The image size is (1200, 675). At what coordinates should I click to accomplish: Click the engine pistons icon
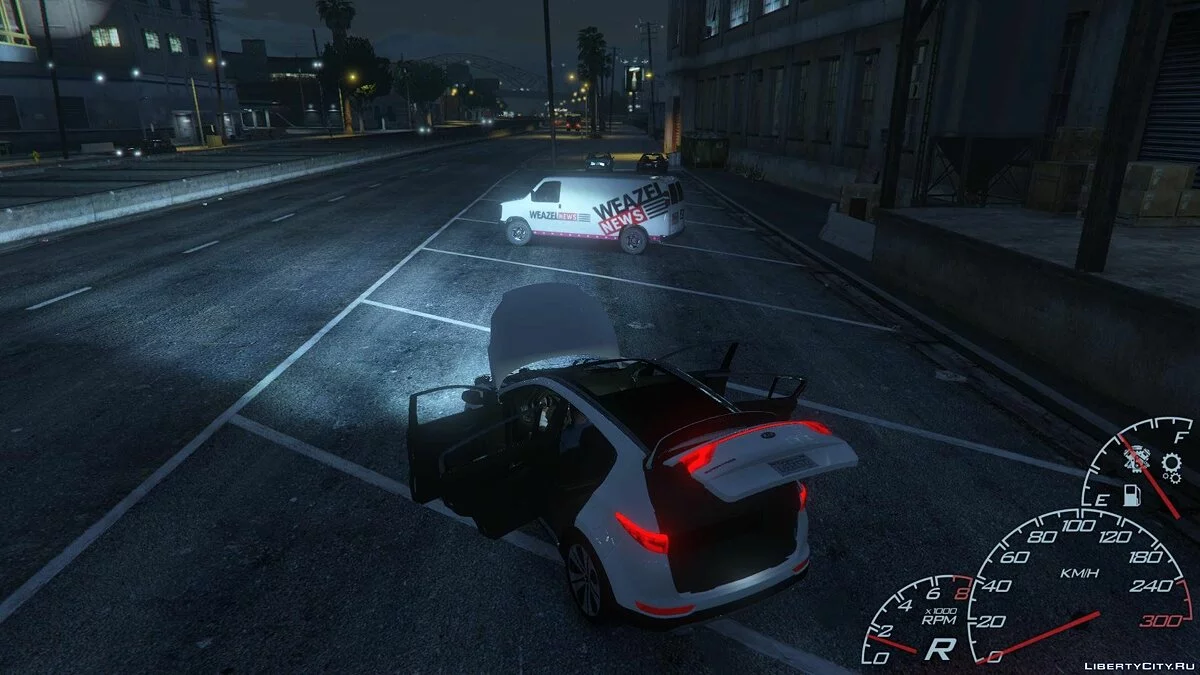1135,460
